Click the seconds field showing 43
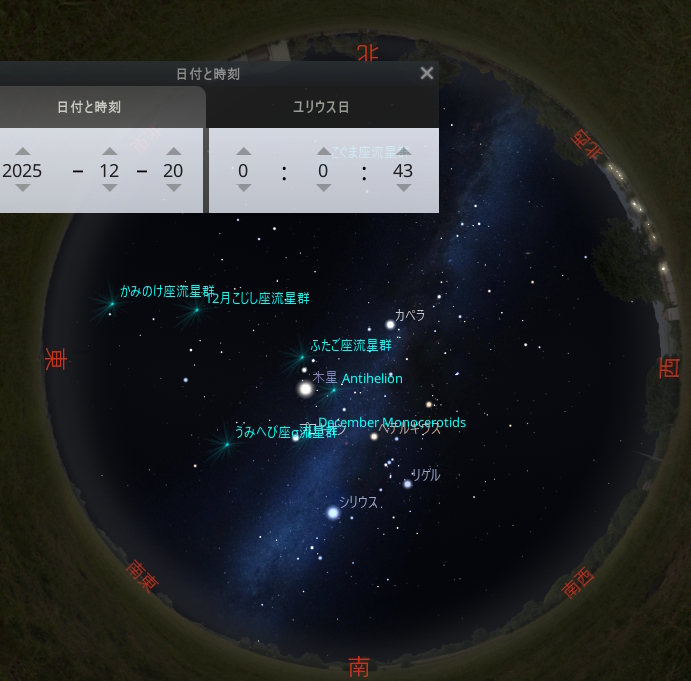 (403, 171)
